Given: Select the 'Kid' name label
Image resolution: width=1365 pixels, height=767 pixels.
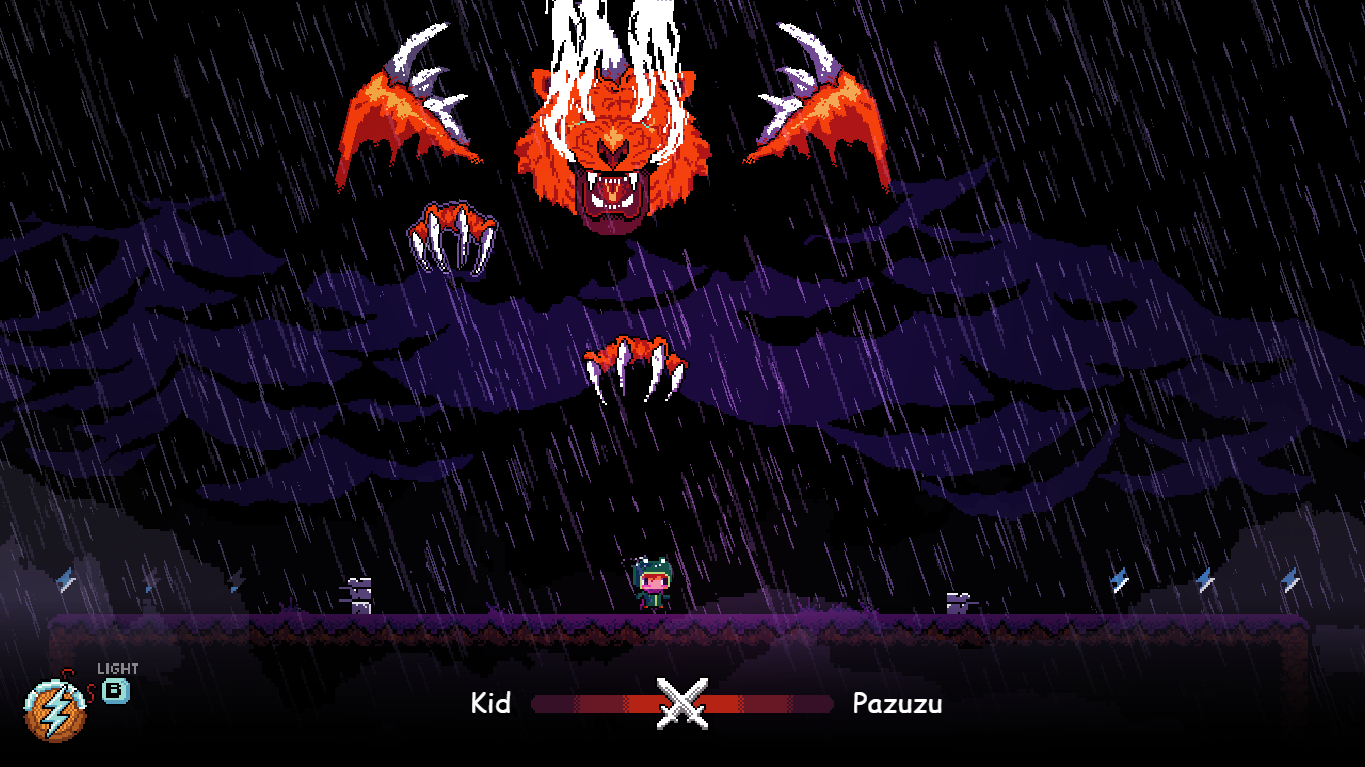Looking at the screenshot, I should coord(491,704).
